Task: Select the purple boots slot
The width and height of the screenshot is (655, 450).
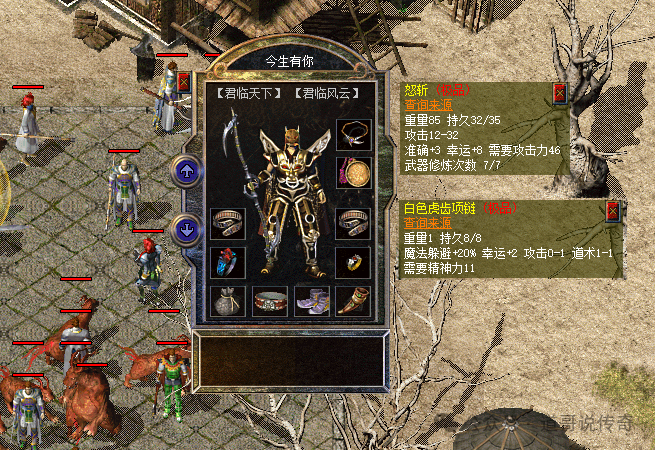Action: [311, 300]
